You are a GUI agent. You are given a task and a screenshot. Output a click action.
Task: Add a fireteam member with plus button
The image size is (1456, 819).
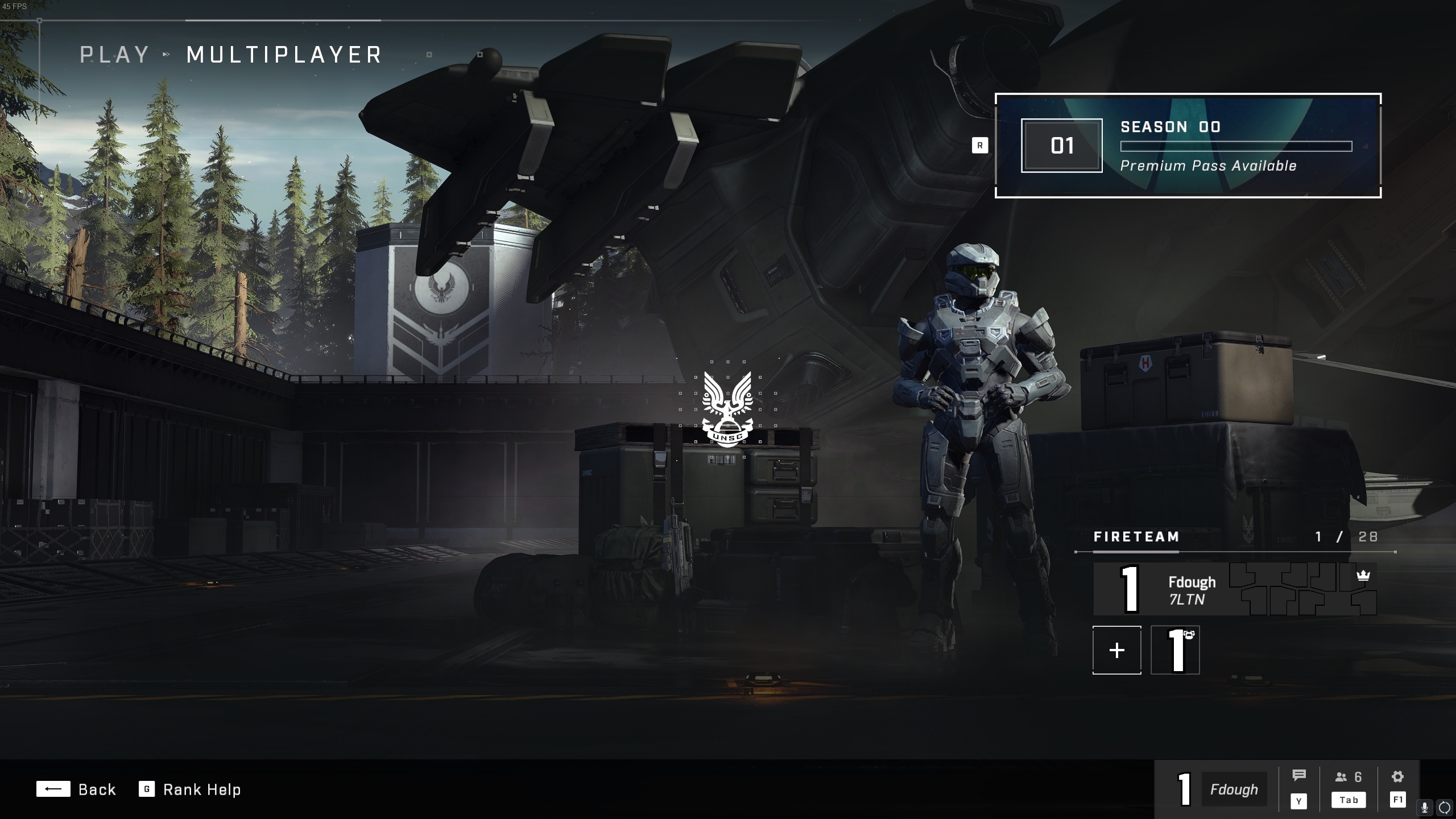(1116, 650)
